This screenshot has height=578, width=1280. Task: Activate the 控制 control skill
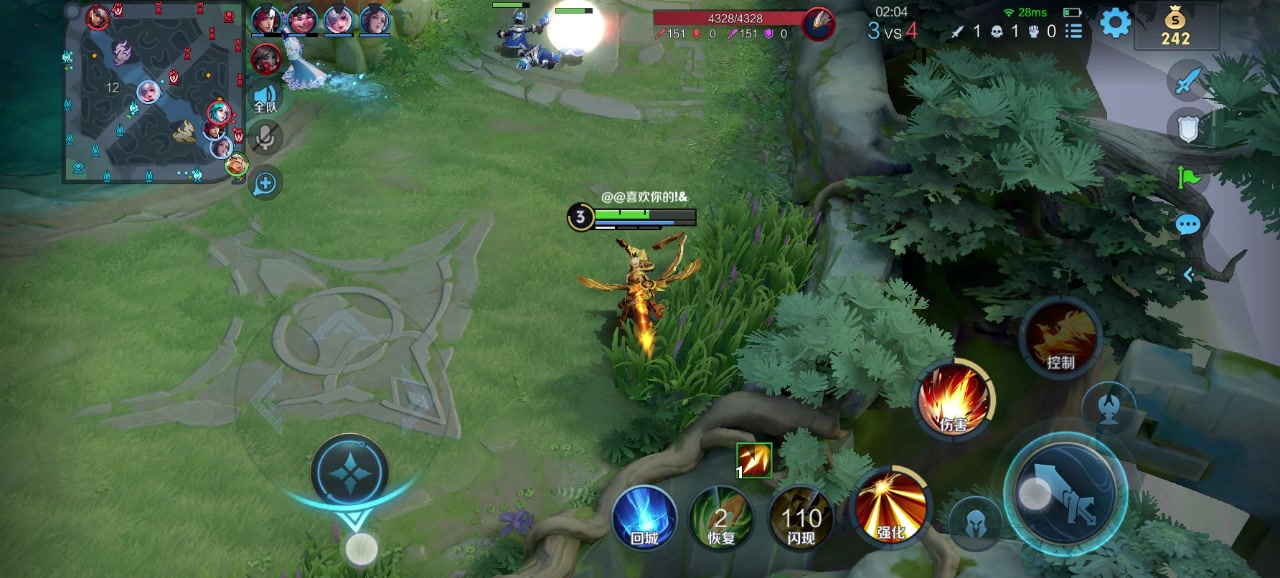1060,338
